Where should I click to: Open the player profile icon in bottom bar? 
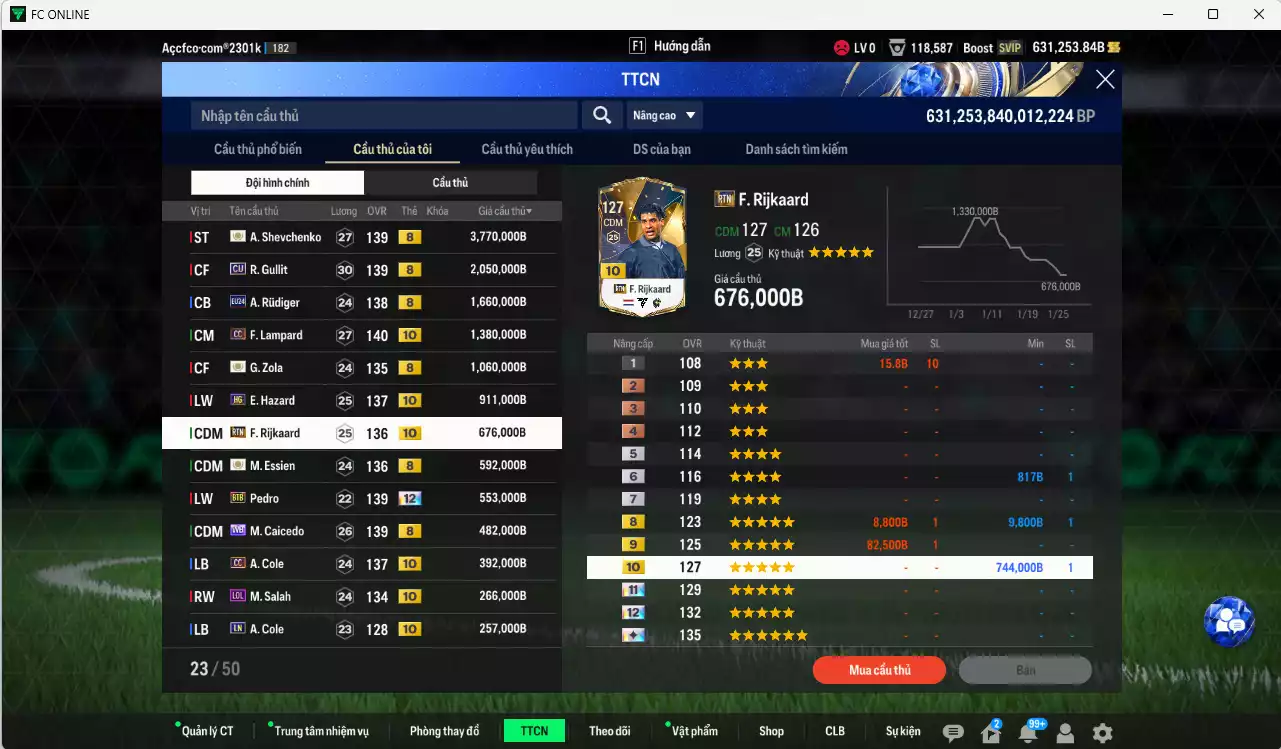(x=1065, y=731)
